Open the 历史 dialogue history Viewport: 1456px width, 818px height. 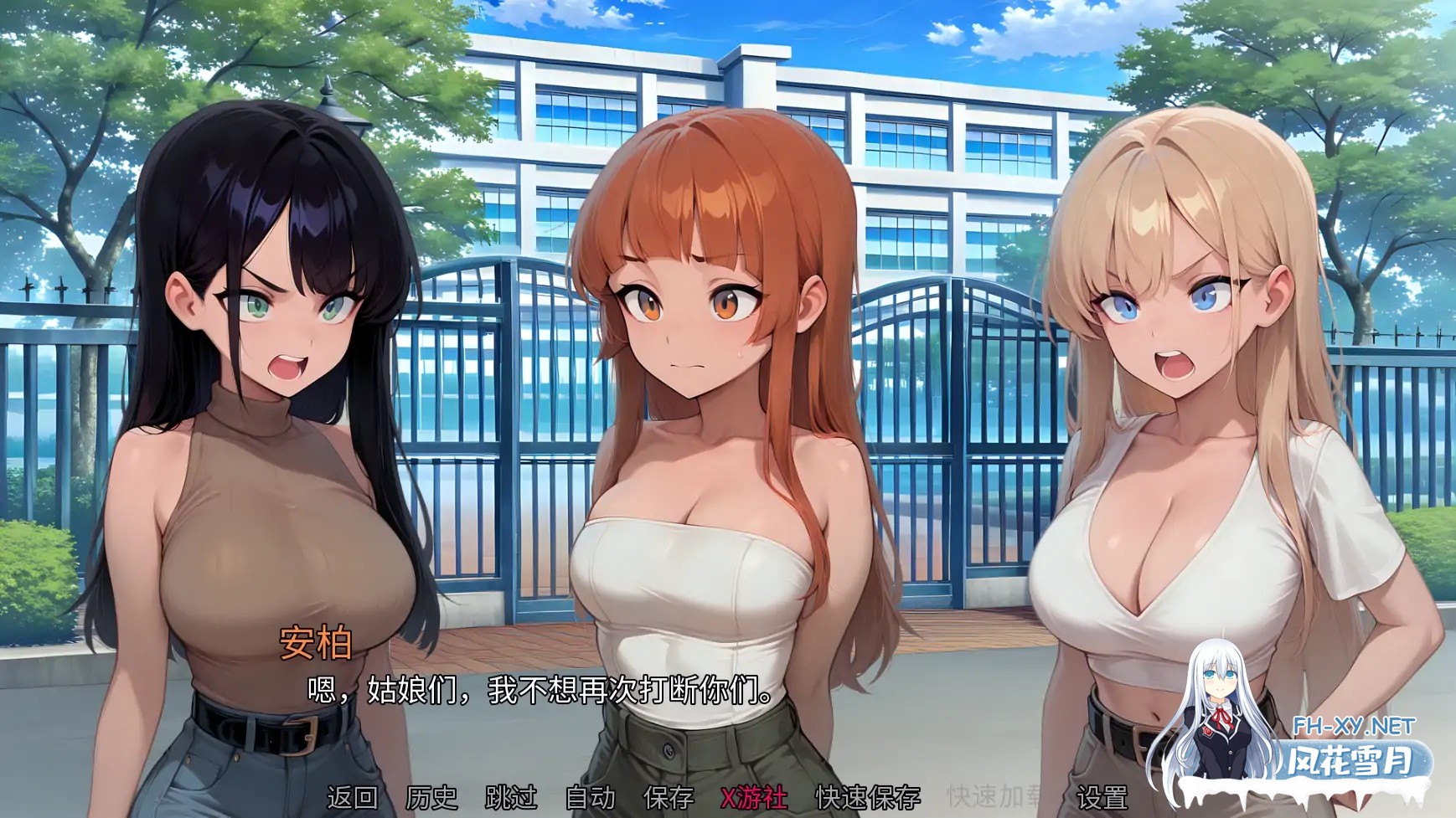(x=431, y=799)
